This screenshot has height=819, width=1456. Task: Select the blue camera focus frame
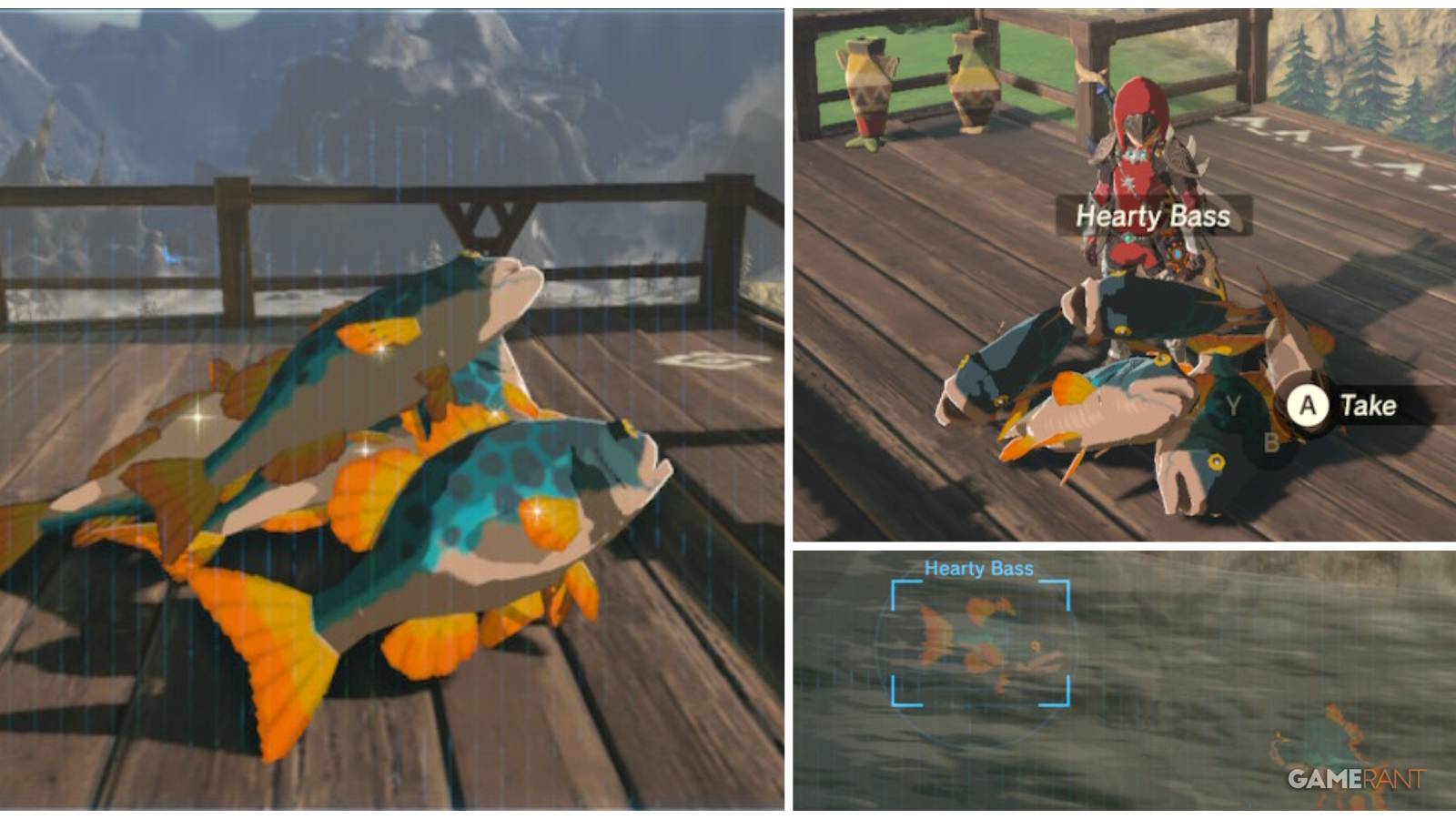(x=979, y=642)
